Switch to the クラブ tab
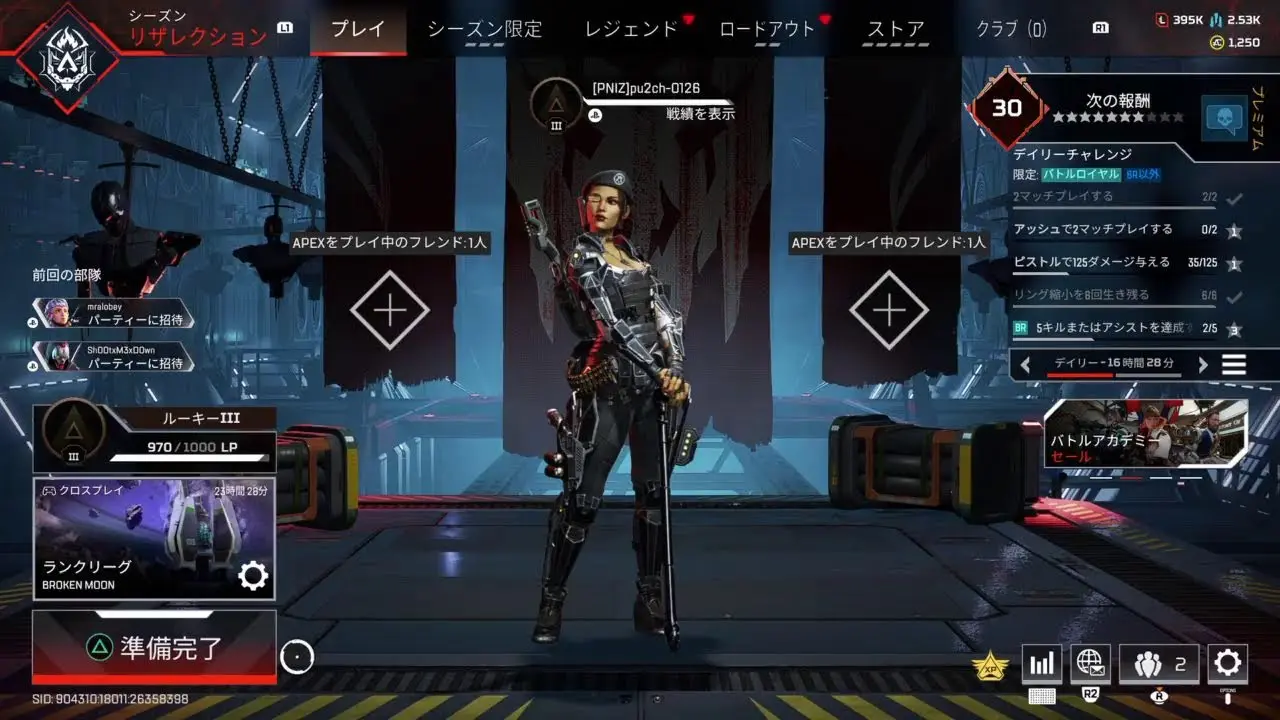Viewport: 1280px width, 720px height. coord(1011,29)
